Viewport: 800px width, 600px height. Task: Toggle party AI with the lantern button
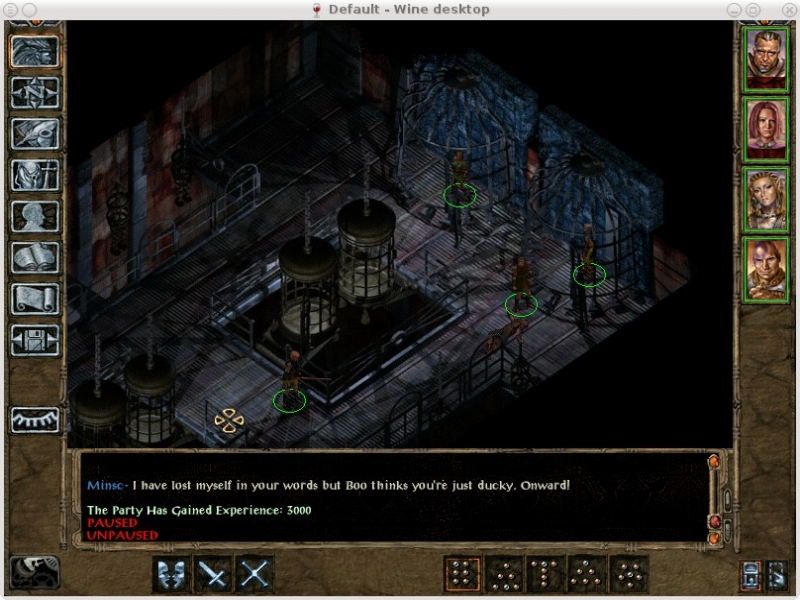750,574
